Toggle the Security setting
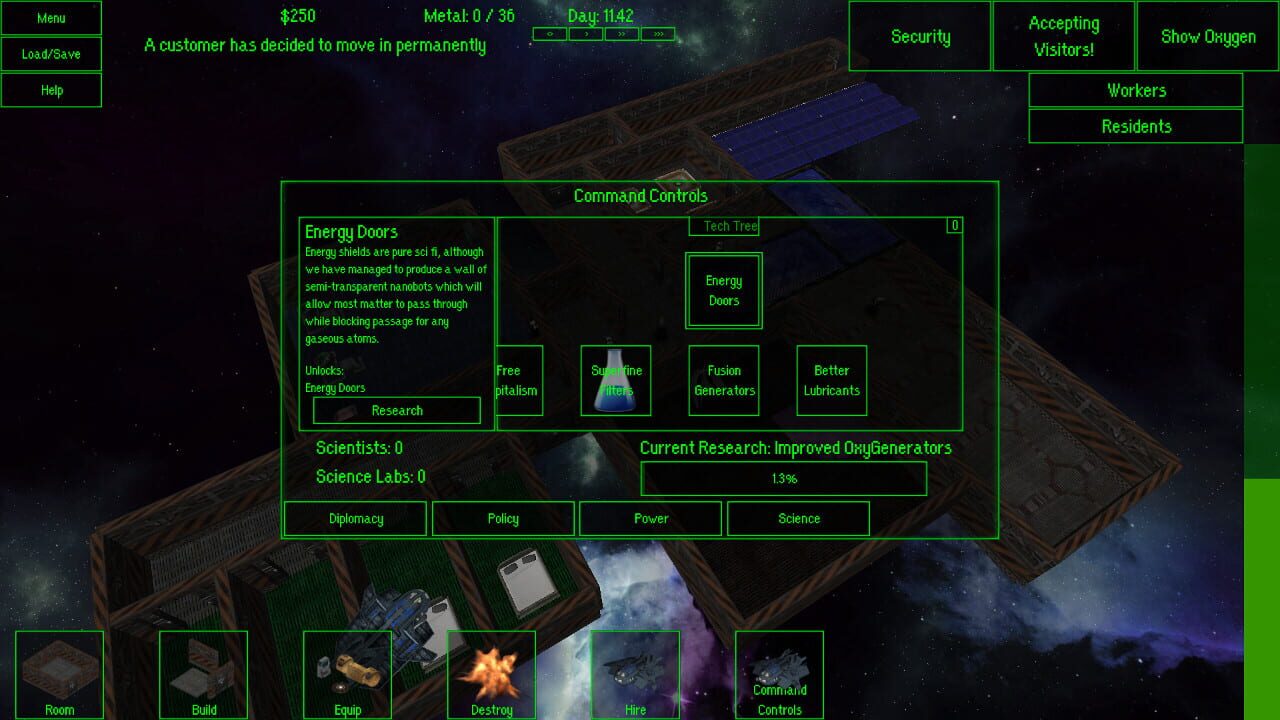 [x=919, y=36]
